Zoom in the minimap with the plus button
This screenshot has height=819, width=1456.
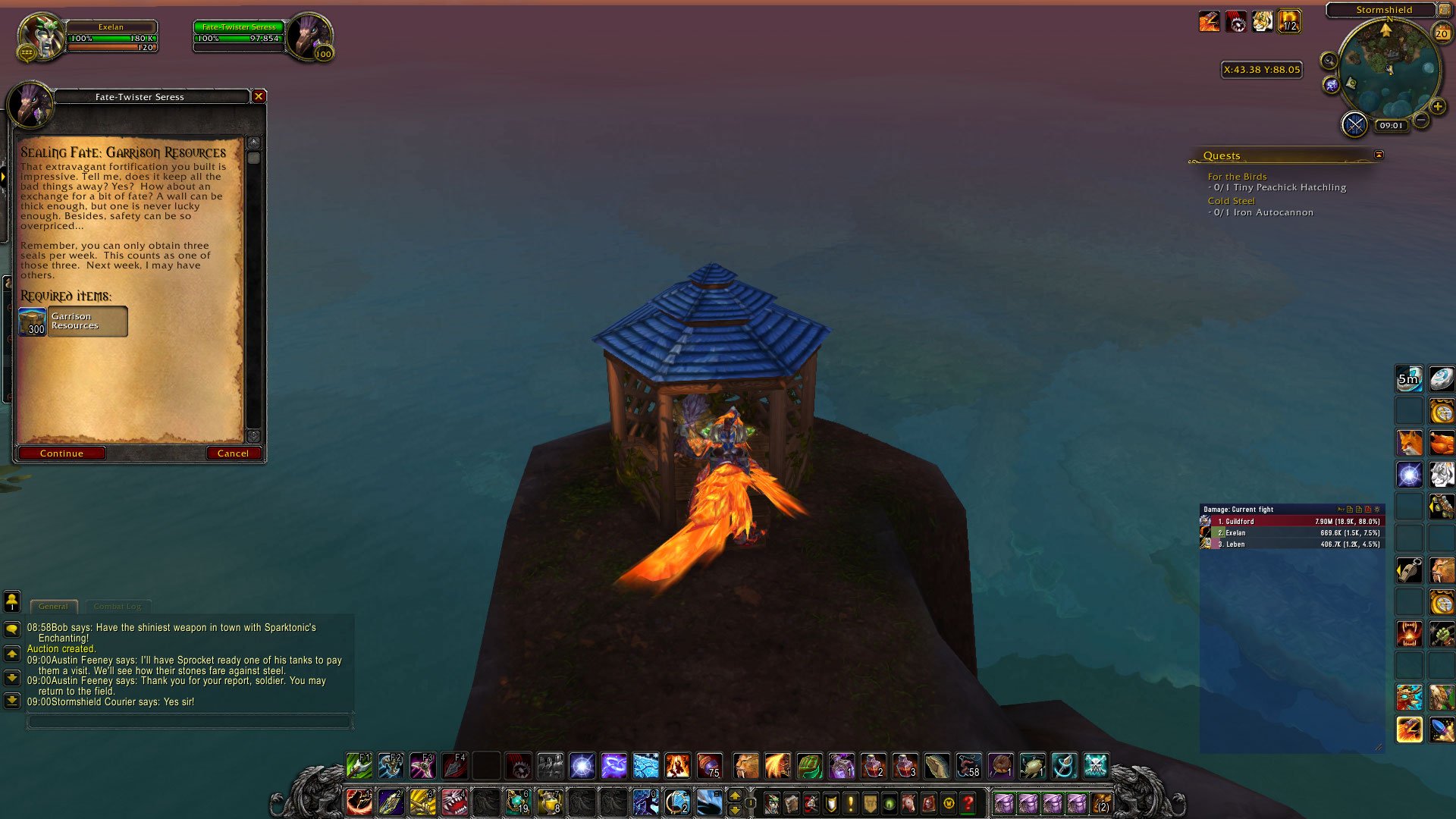(1437, 107)
